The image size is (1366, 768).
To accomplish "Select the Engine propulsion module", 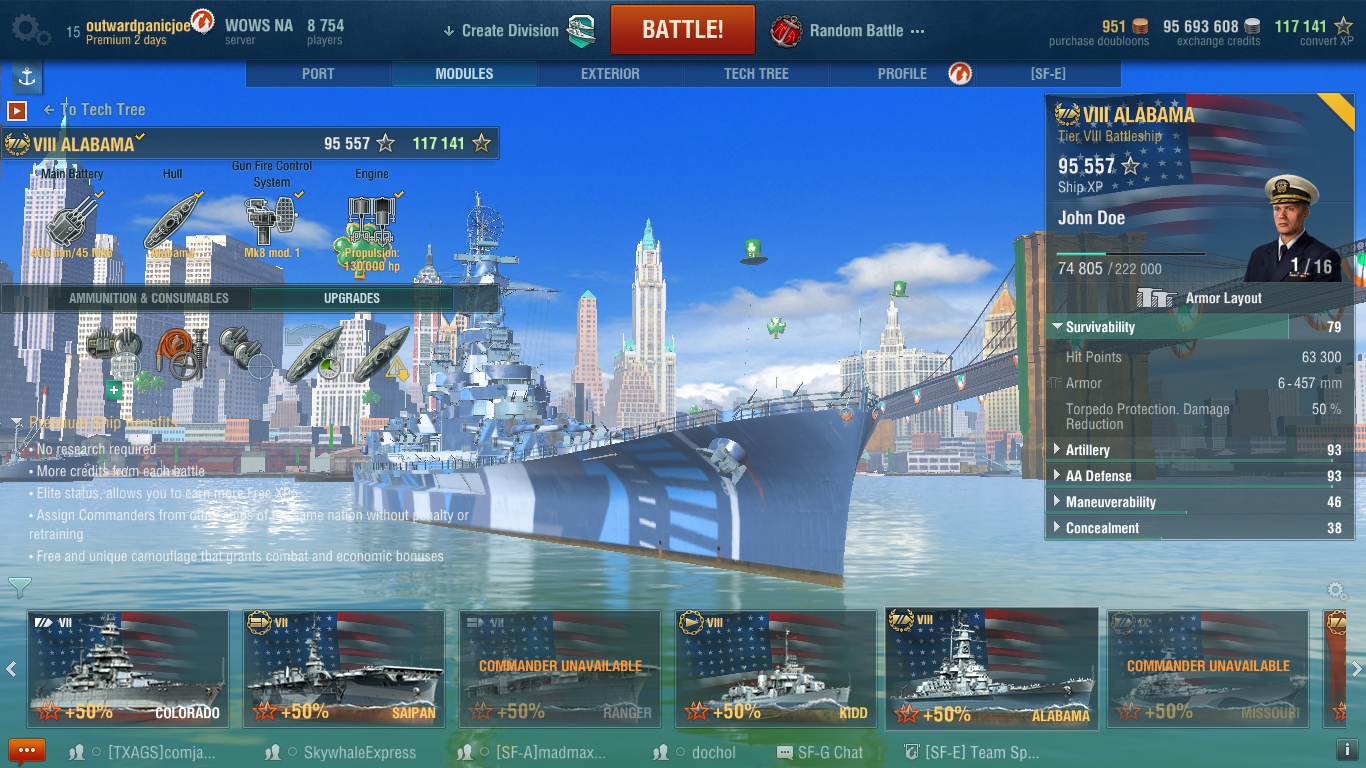I will point(371,220).
